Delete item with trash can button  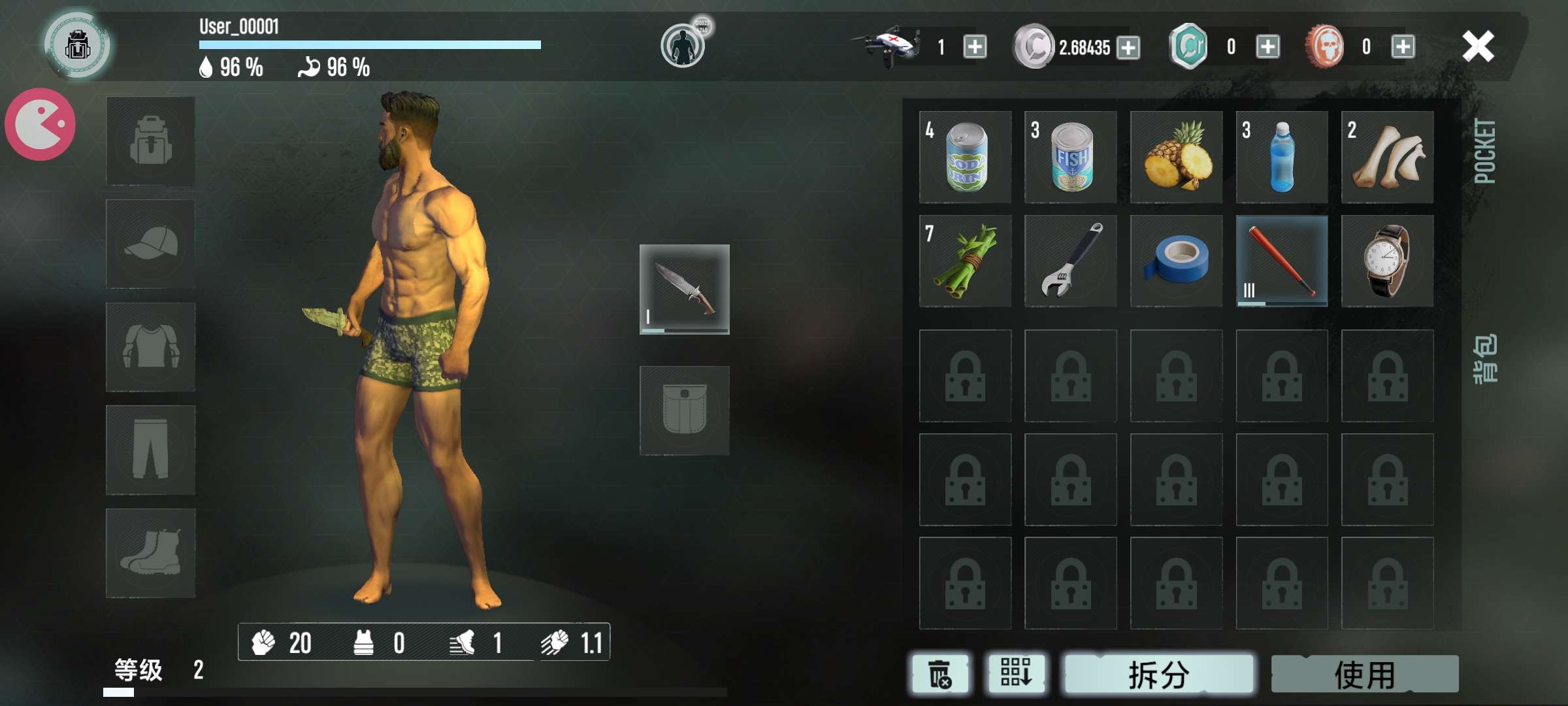pos(940,674)
